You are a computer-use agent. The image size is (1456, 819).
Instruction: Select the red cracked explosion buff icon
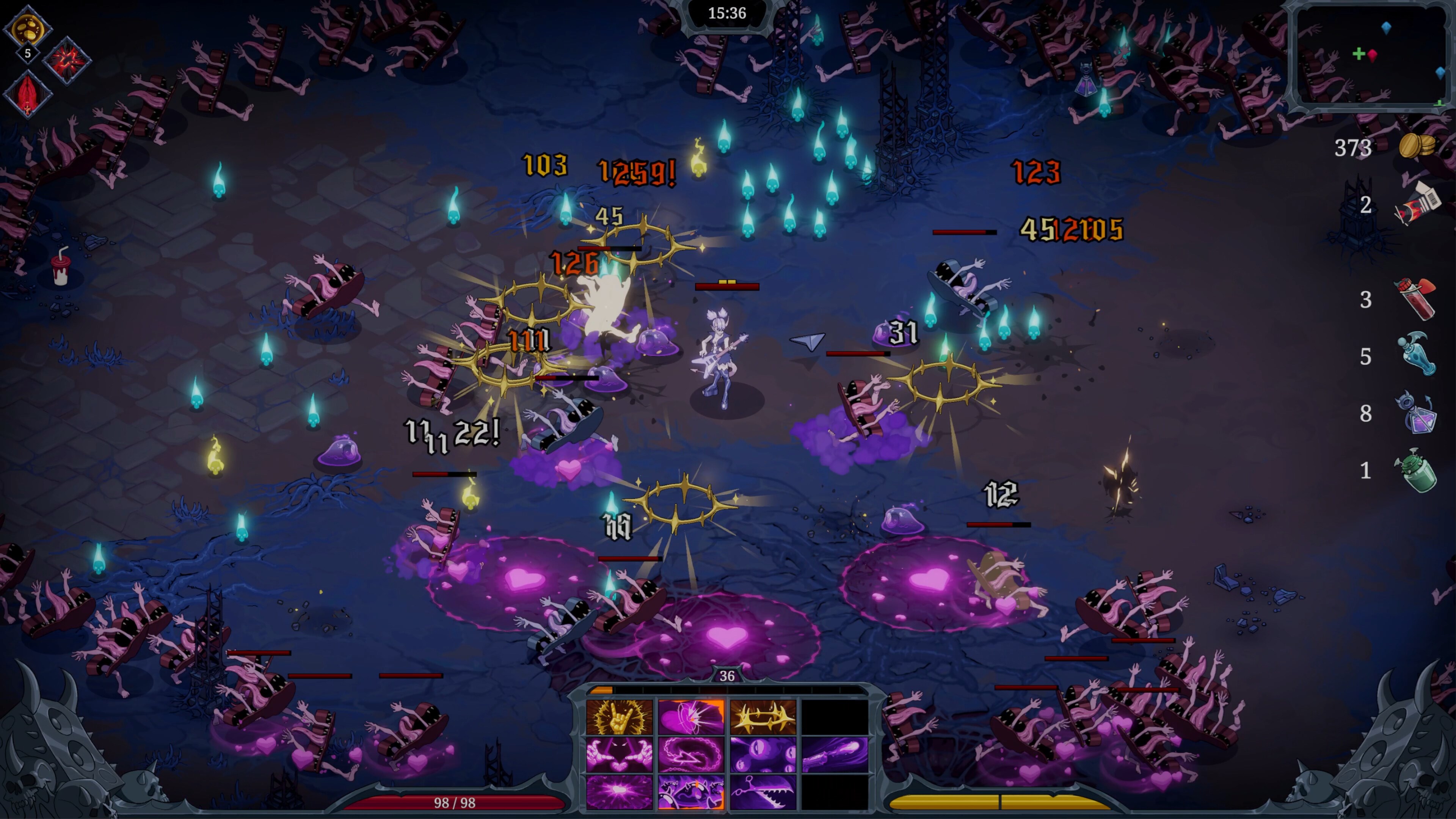68,61
